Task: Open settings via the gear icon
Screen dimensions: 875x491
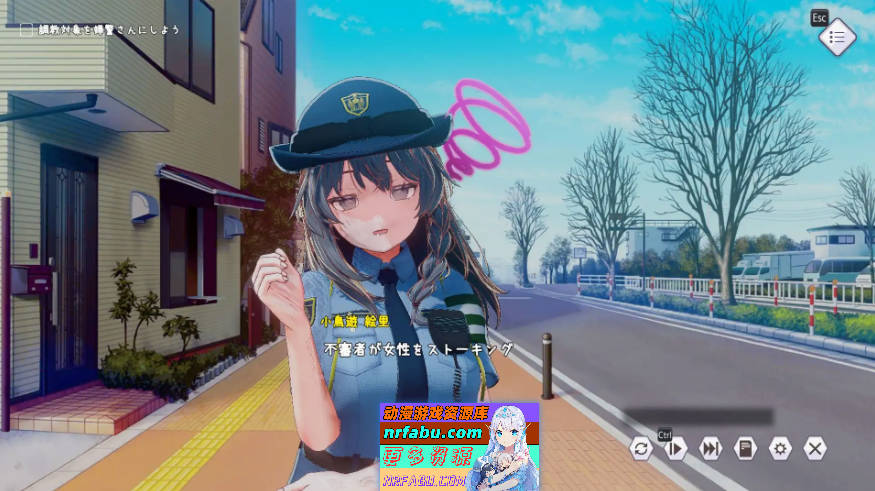Action: point(780,448)
